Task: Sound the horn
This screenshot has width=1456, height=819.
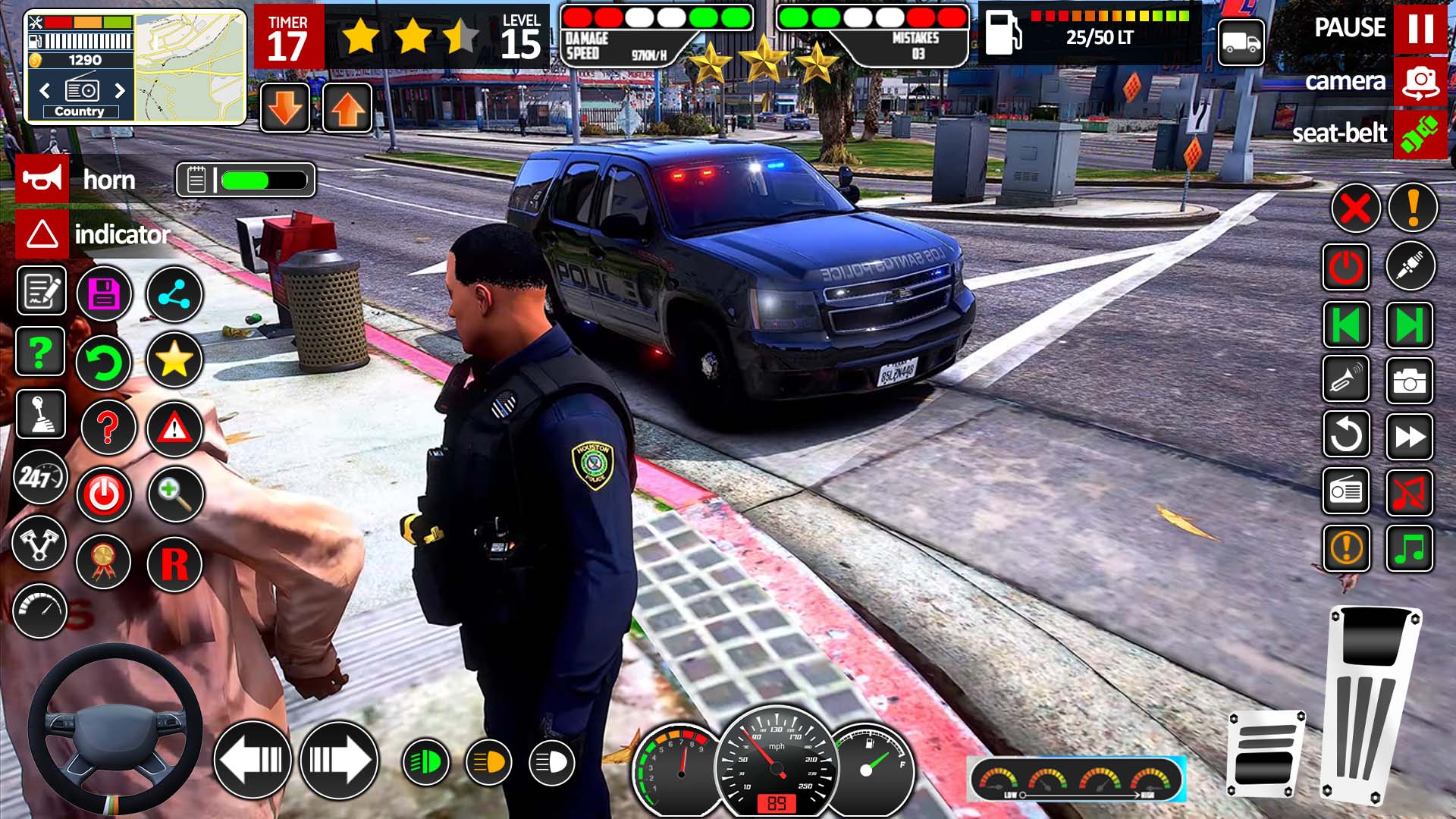Action: point(42,180)
